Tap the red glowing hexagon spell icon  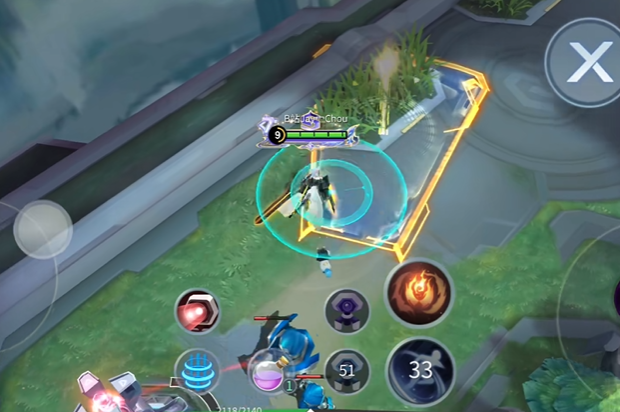(x=197, y=313)
